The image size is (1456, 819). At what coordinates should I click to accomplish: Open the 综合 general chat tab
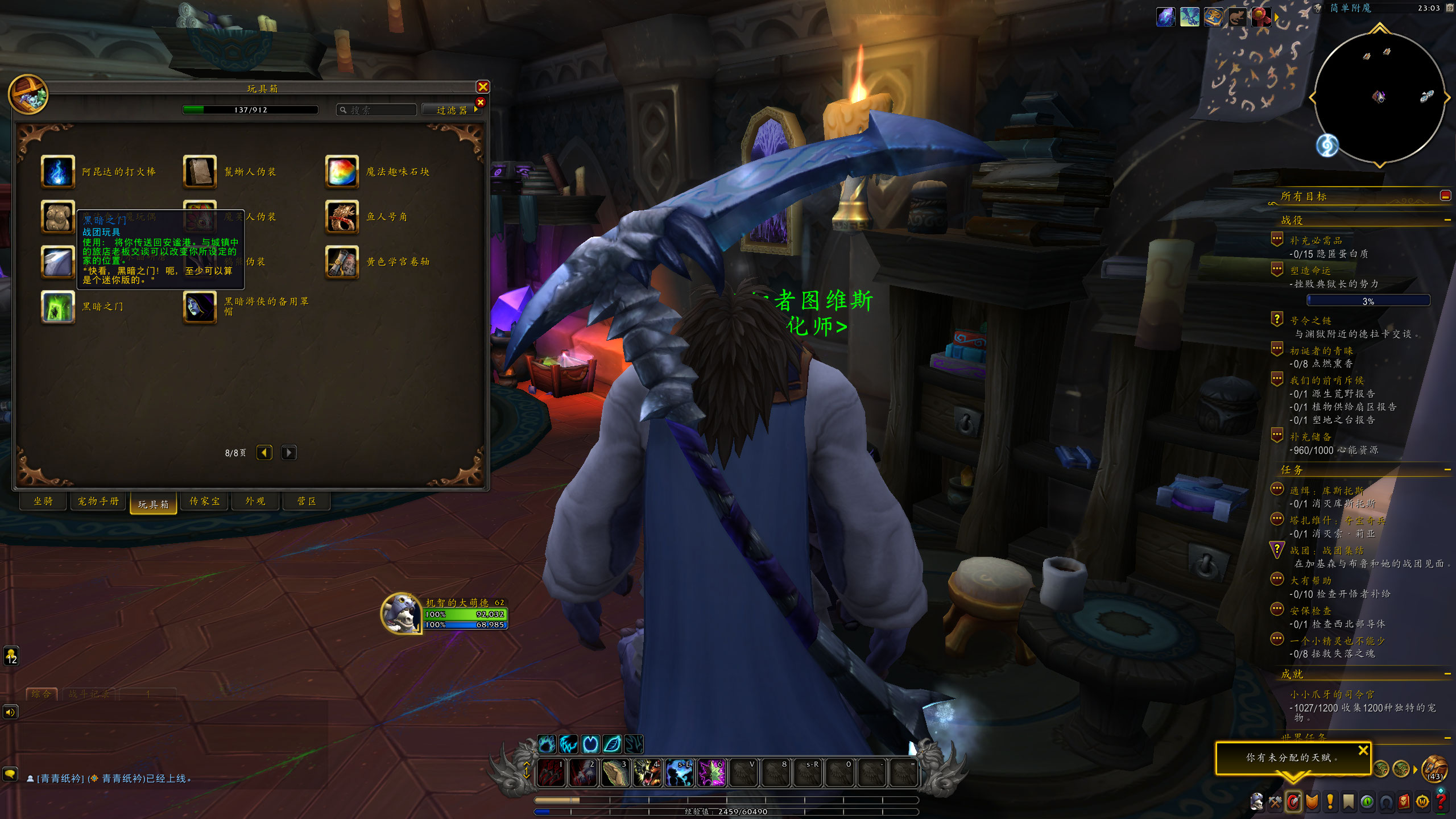click(42, 694)
